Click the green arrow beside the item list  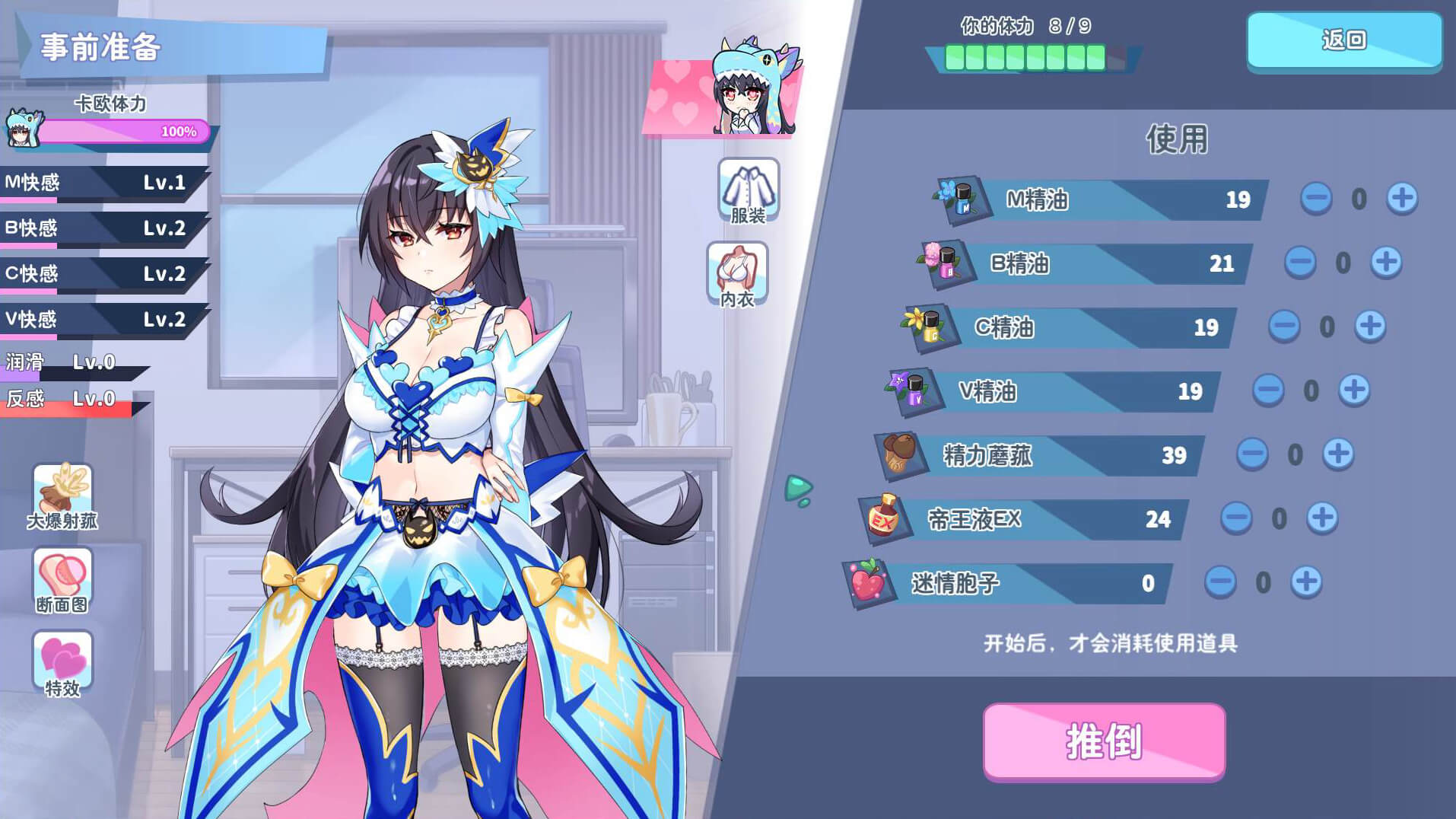pyautogui.click(x=798, y=489)
